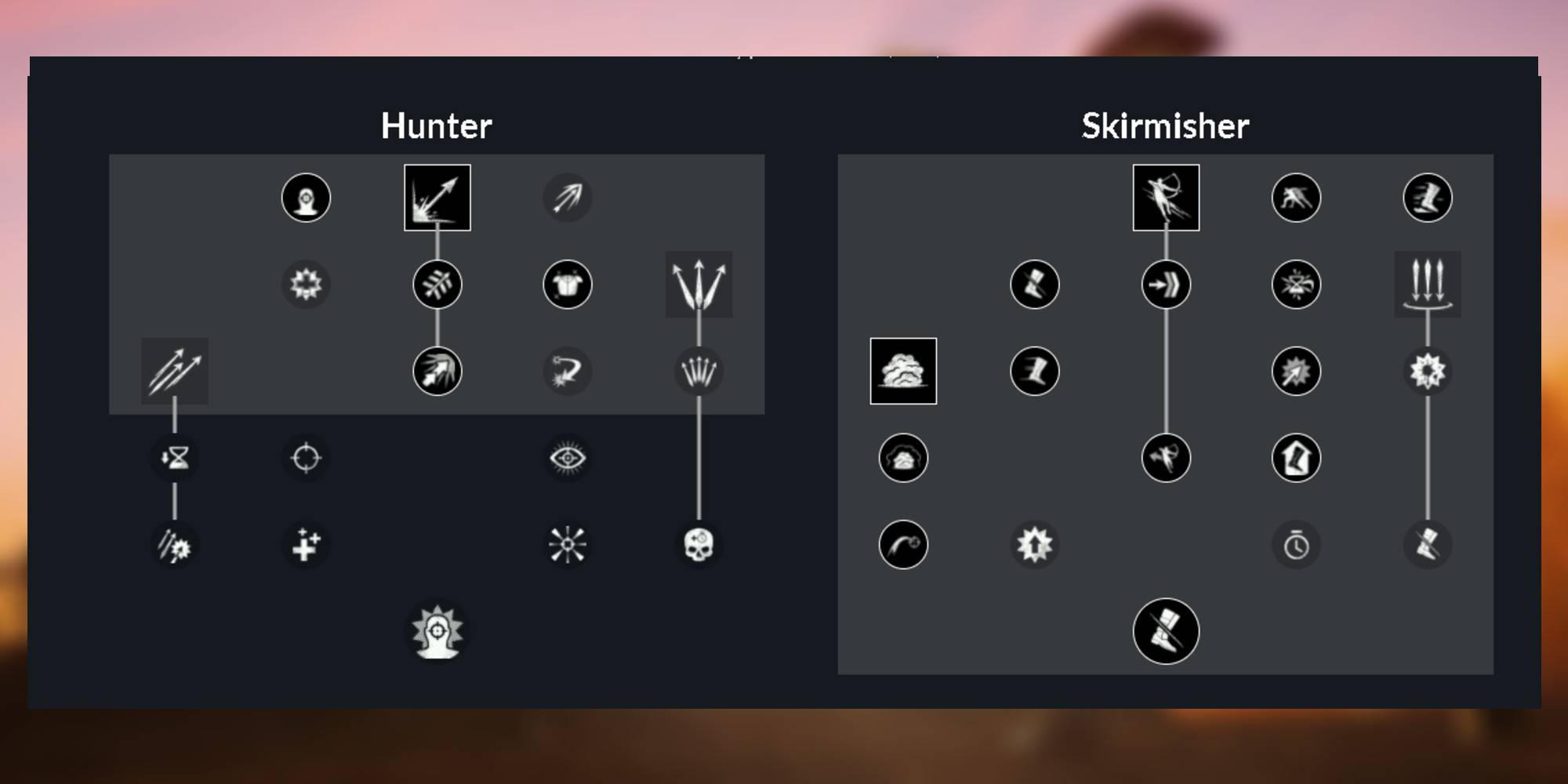Select the running legs skill at Skirmisher's top right
This screenshot has width=1568, height=784.
click(1427, 197)
